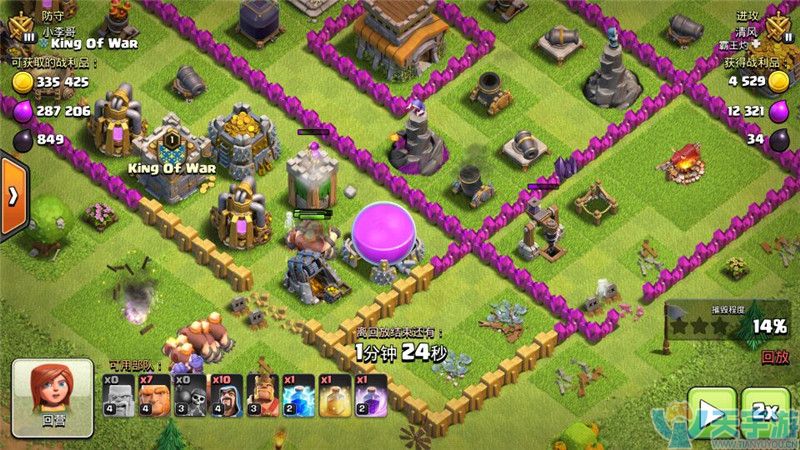The height and width of the screenshot is (450, 800).
Task: Expand the orange arrow side panel
Action: pyautogui.click(x=13, y=197)
